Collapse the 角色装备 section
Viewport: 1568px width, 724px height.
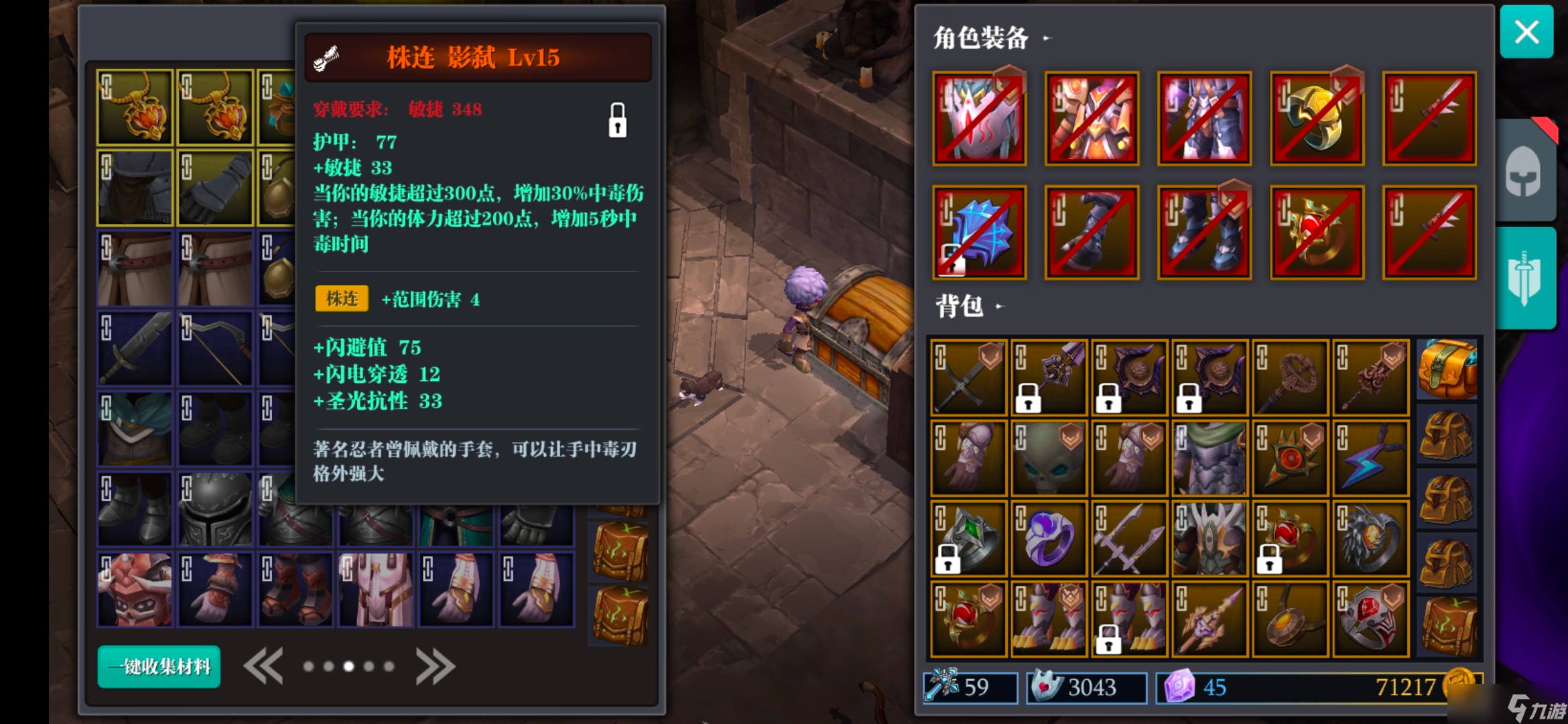coord(1045,38)
